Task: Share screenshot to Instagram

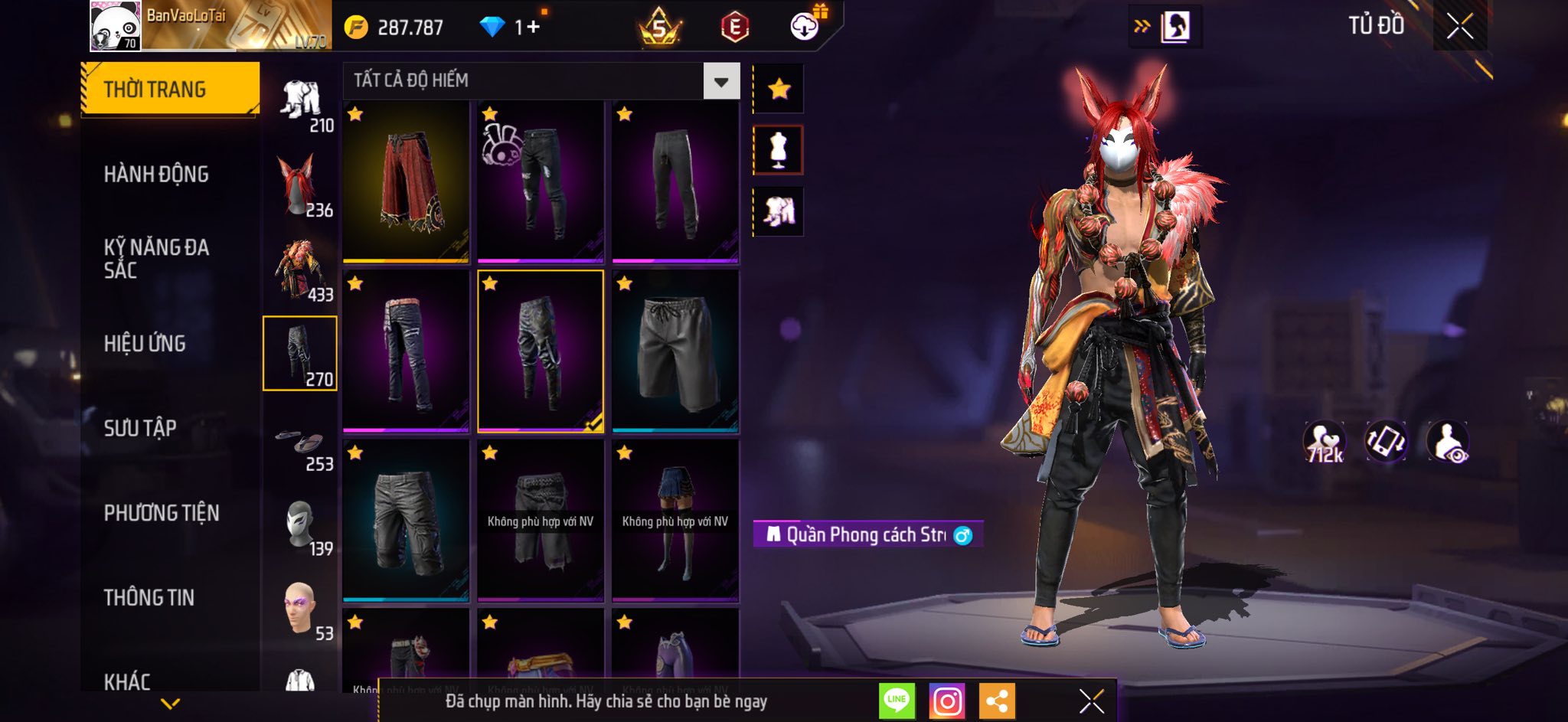Action: coord(947,701)
